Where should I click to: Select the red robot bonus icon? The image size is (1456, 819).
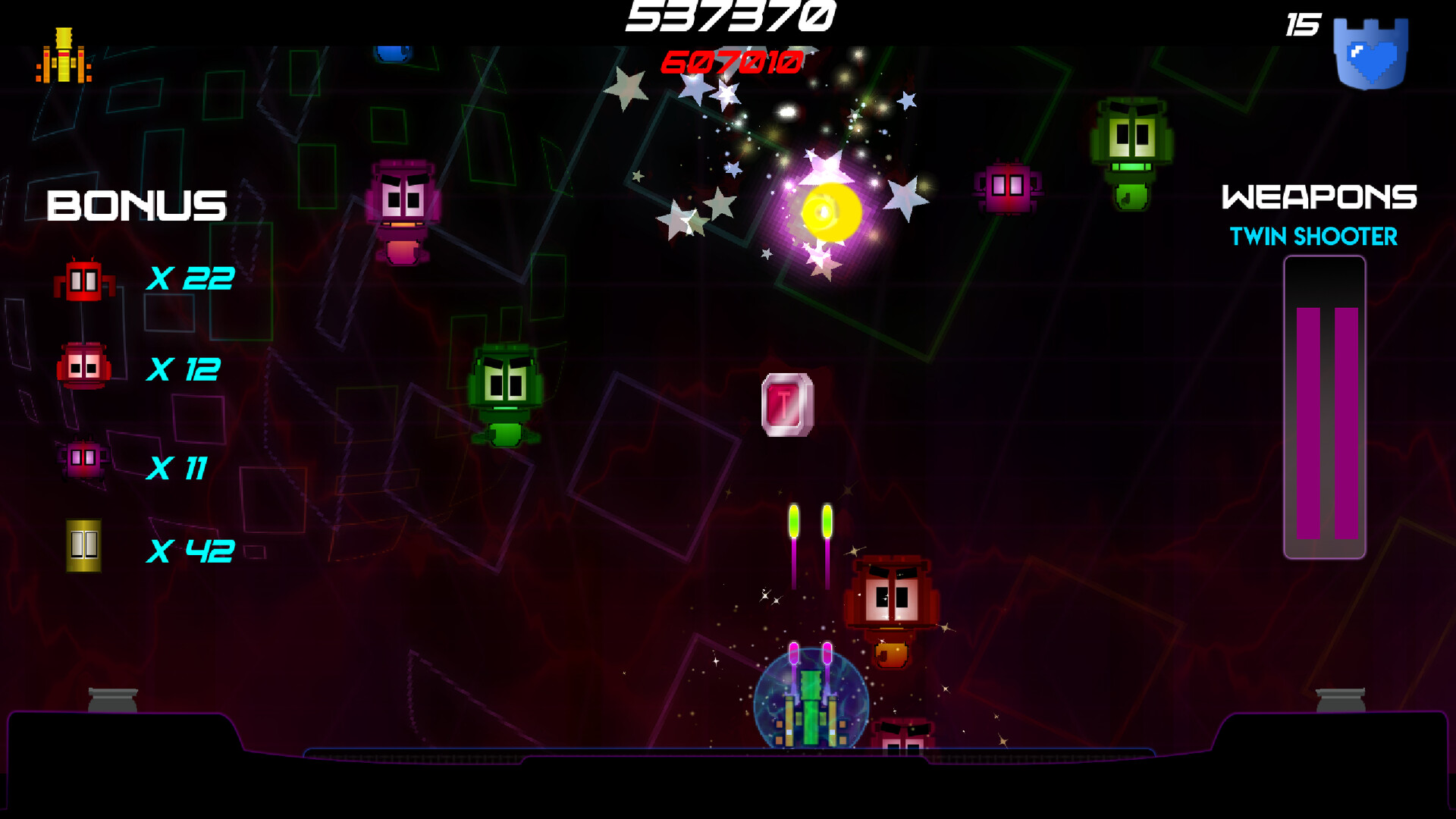coord(85,281)
